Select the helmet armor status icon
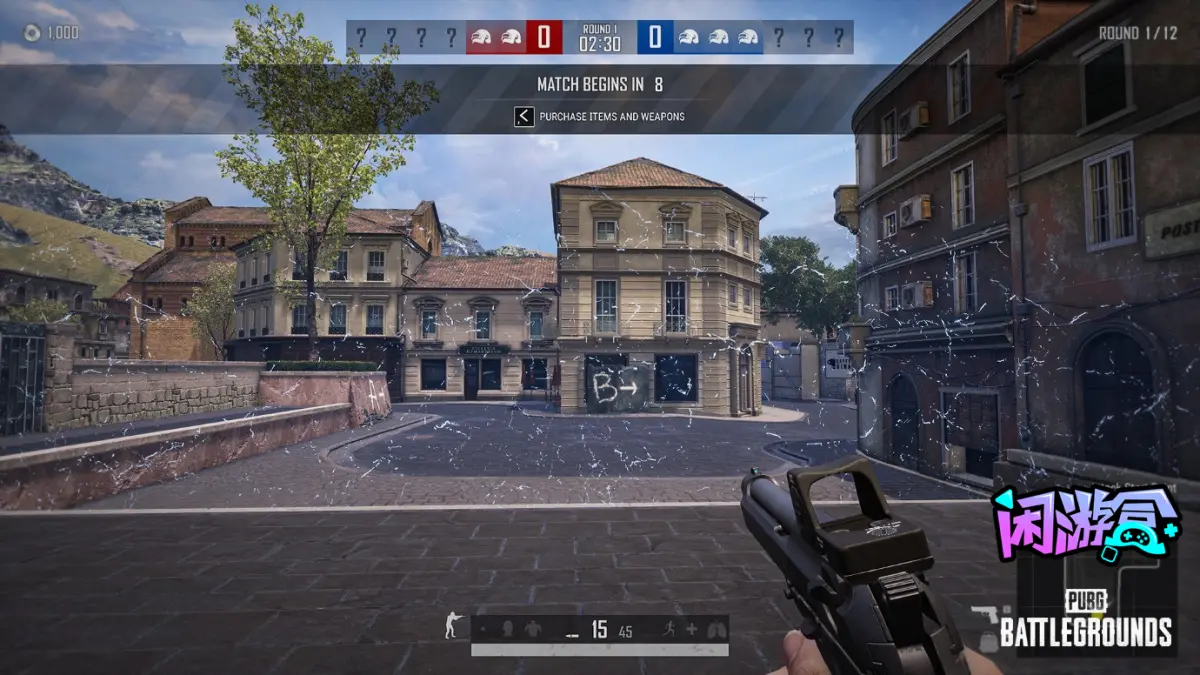The image size is (1200, 675). (x=507, y=630)
